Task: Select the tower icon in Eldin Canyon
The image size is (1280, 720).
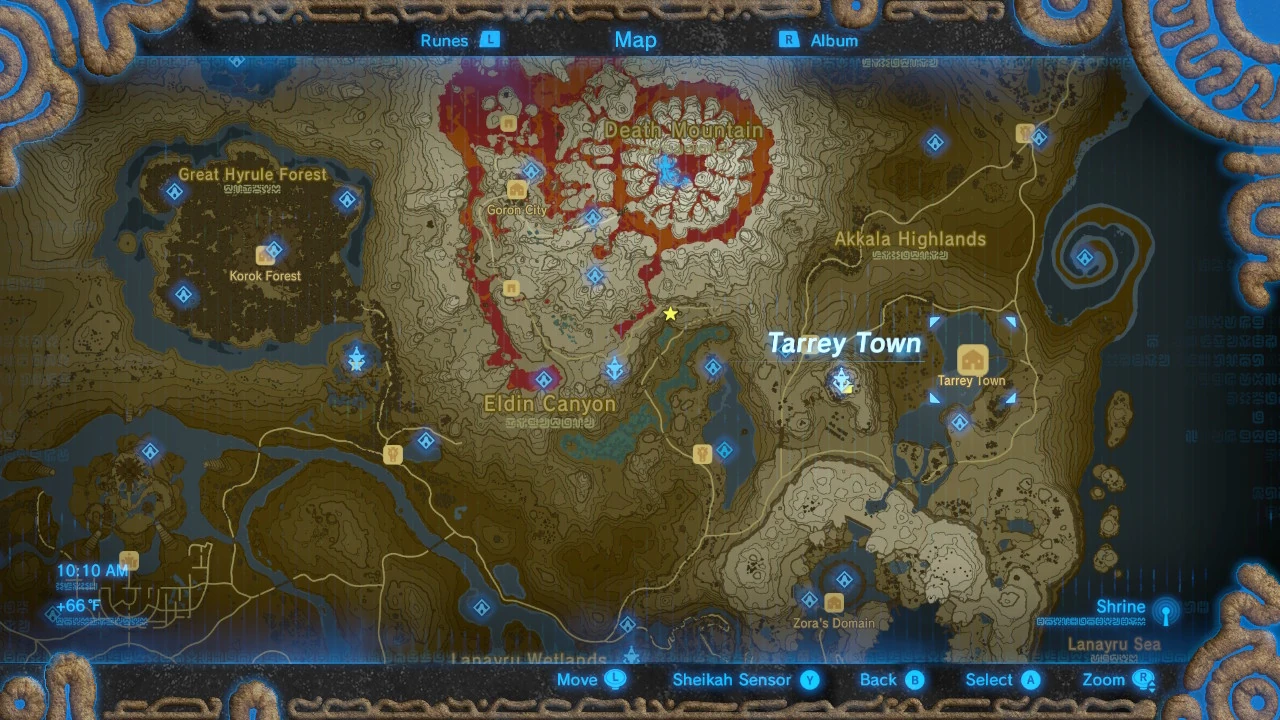Action: (x=615, y=366)
